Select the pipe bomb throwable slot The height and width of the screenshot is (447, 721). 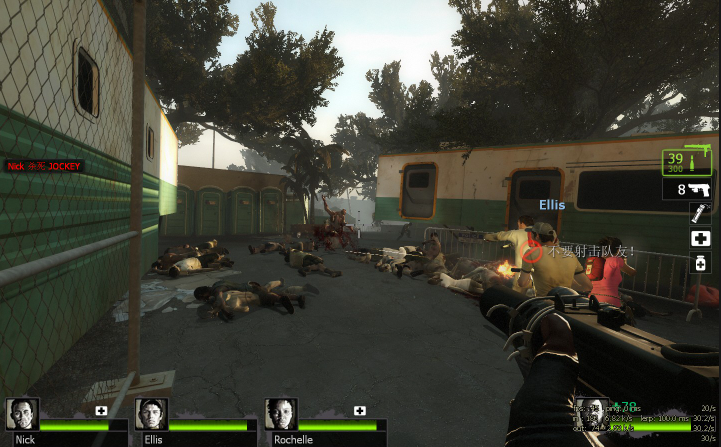(x=700, y=213)
